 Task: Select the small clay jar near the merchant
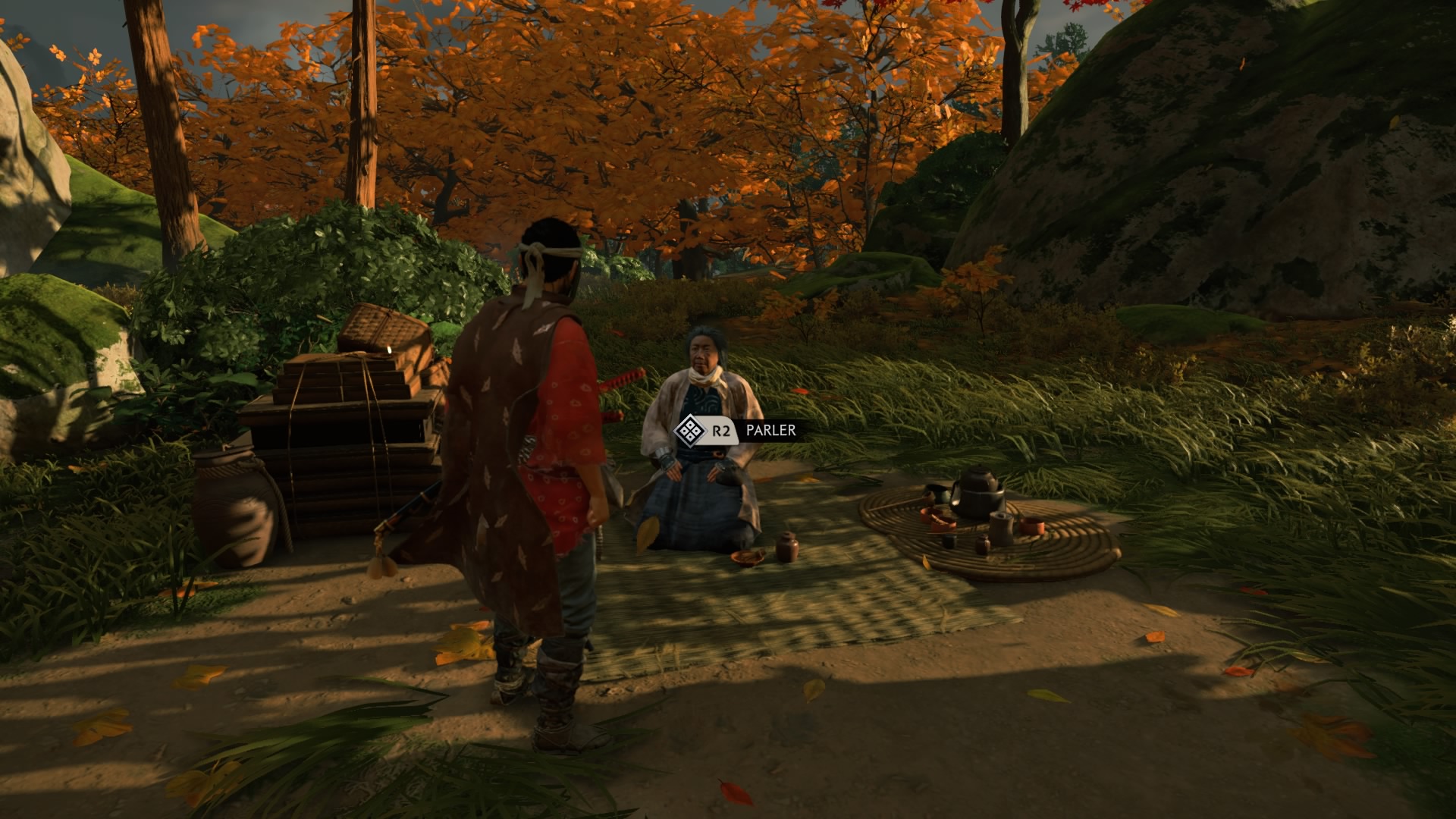788,548
